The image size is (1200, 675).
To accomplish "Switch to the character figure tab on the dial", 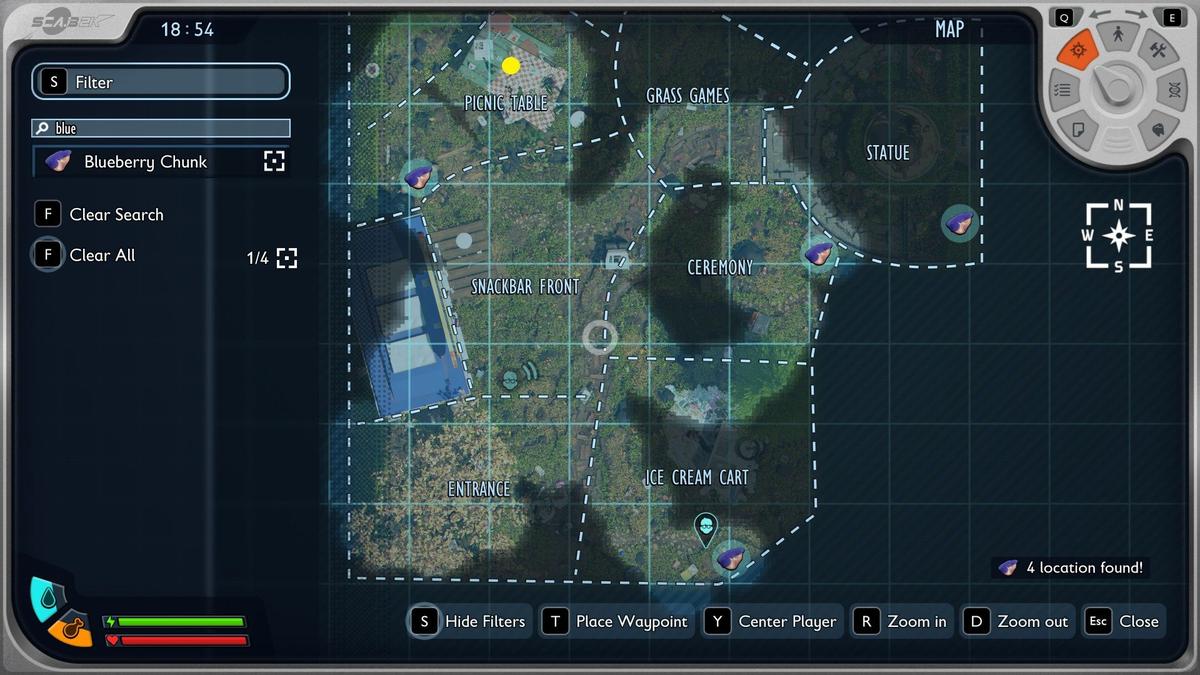I will 1119,36.
